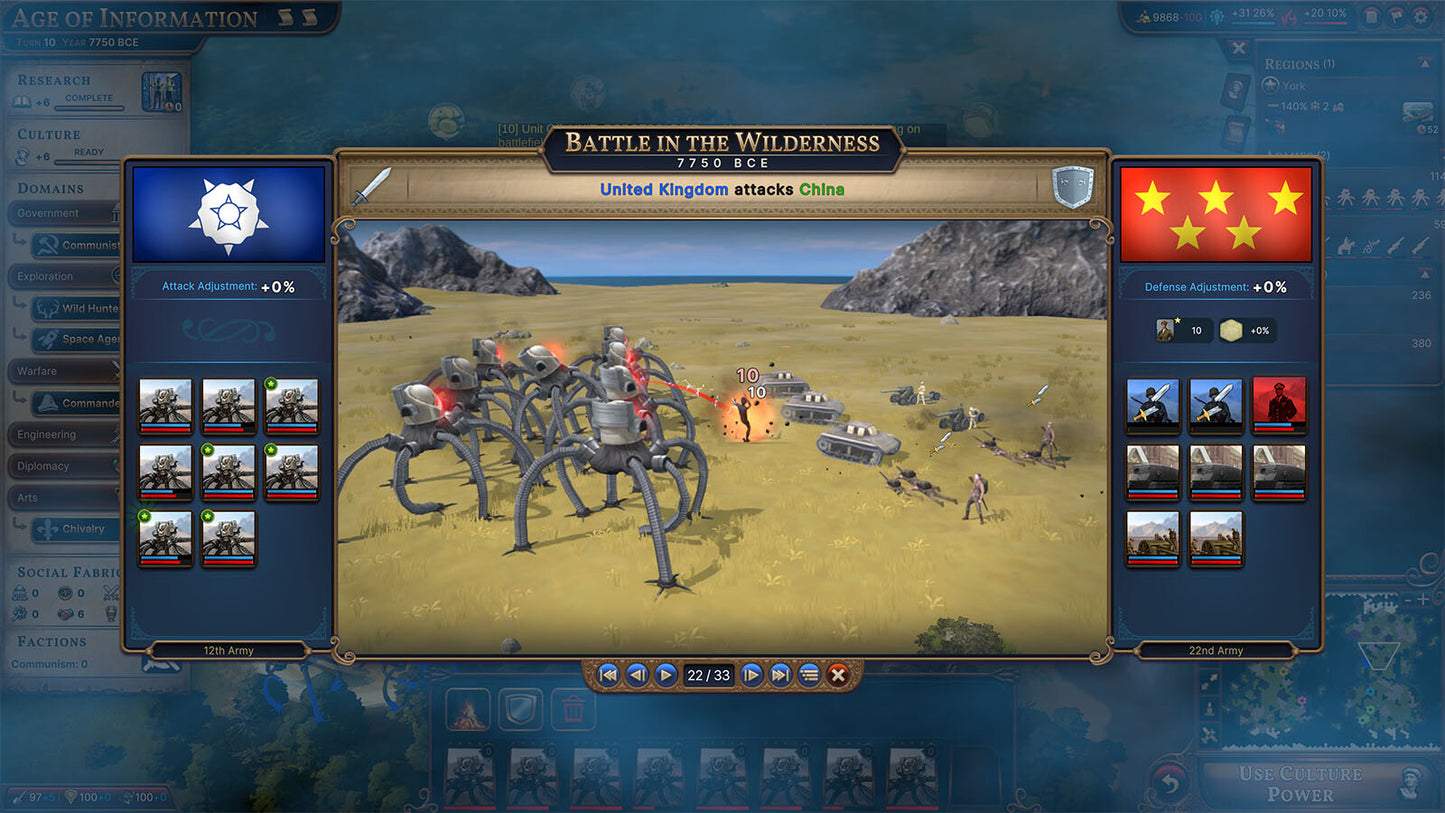1445x813 pixels.
Task: Click the defender shield icon on the battle banner
Action: point(1073,185)
